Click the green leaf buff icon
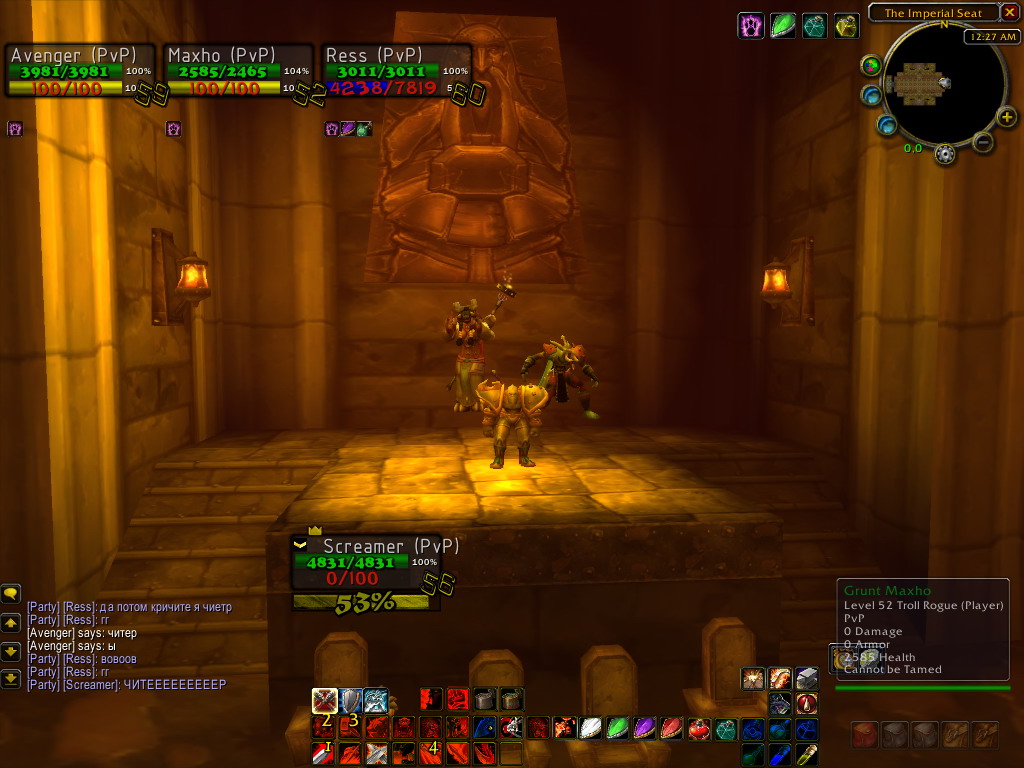 (x=783, y=26)
